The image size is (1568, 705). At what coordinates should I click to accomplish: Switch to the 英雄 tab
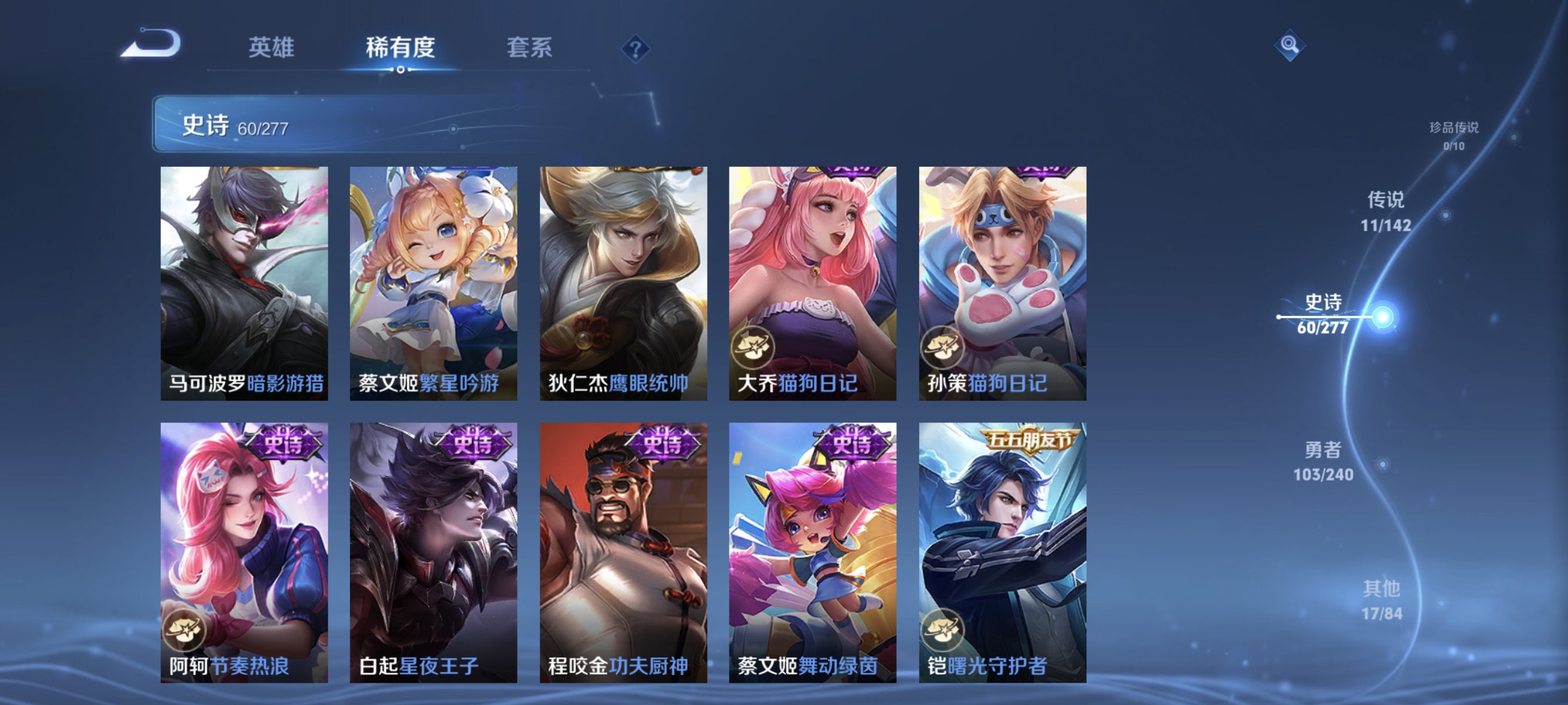tap(272, 49)
